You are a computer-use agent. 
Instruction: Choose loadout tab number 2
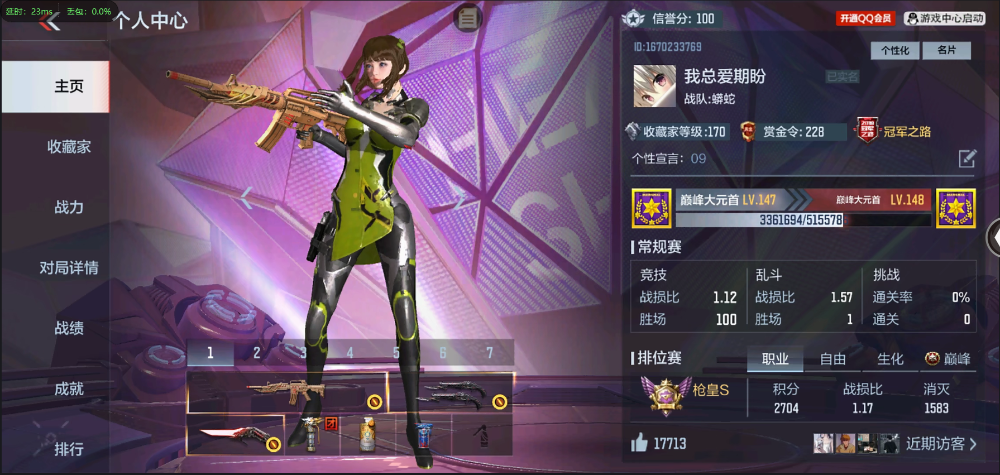point(256,352)
